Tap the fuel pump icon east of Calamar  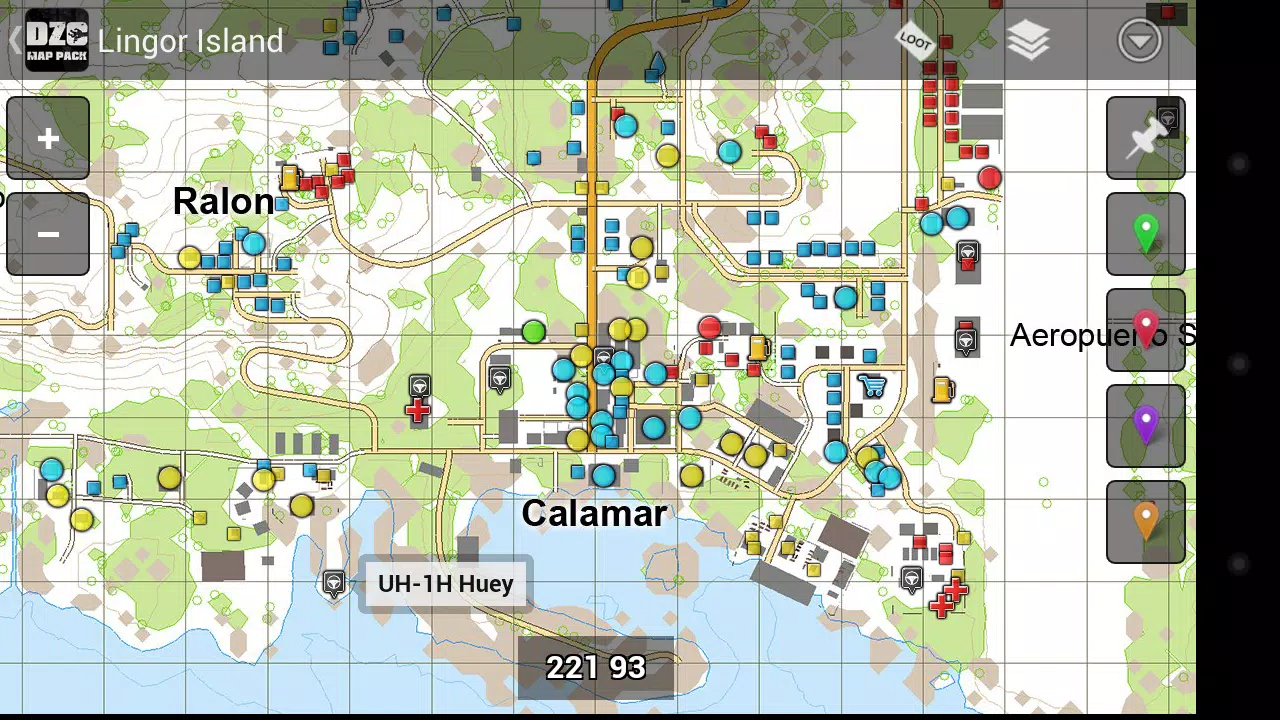tap(941, 390)
